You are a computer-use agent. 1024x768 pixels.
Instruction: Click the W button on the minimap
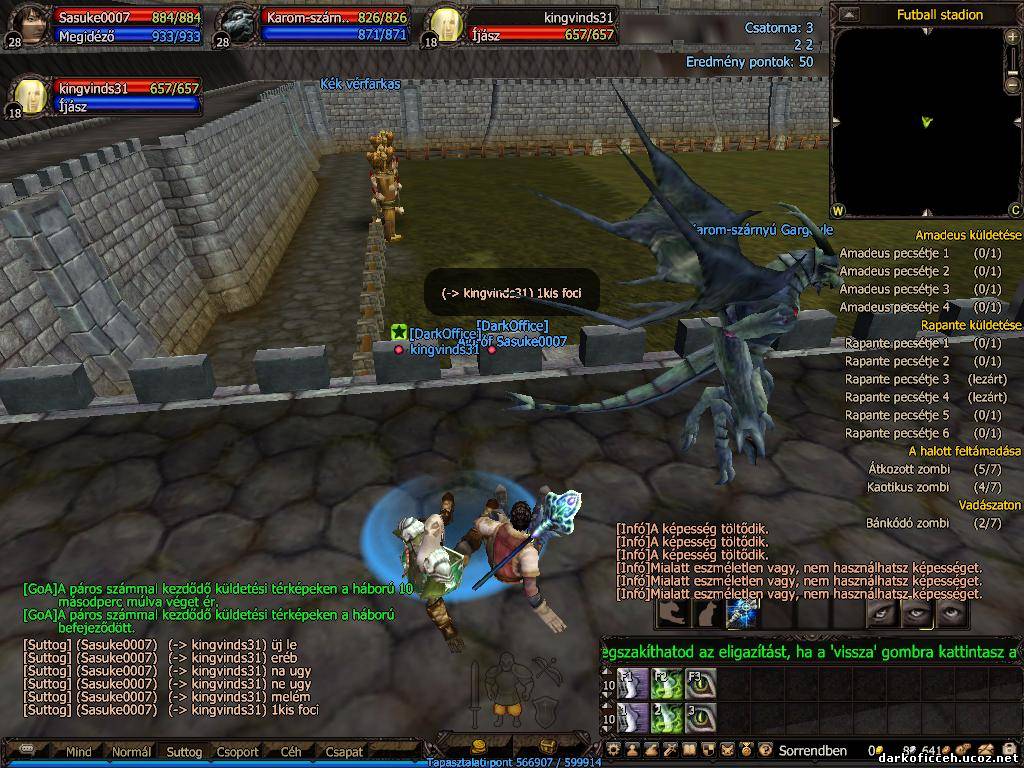pos(838,210)
